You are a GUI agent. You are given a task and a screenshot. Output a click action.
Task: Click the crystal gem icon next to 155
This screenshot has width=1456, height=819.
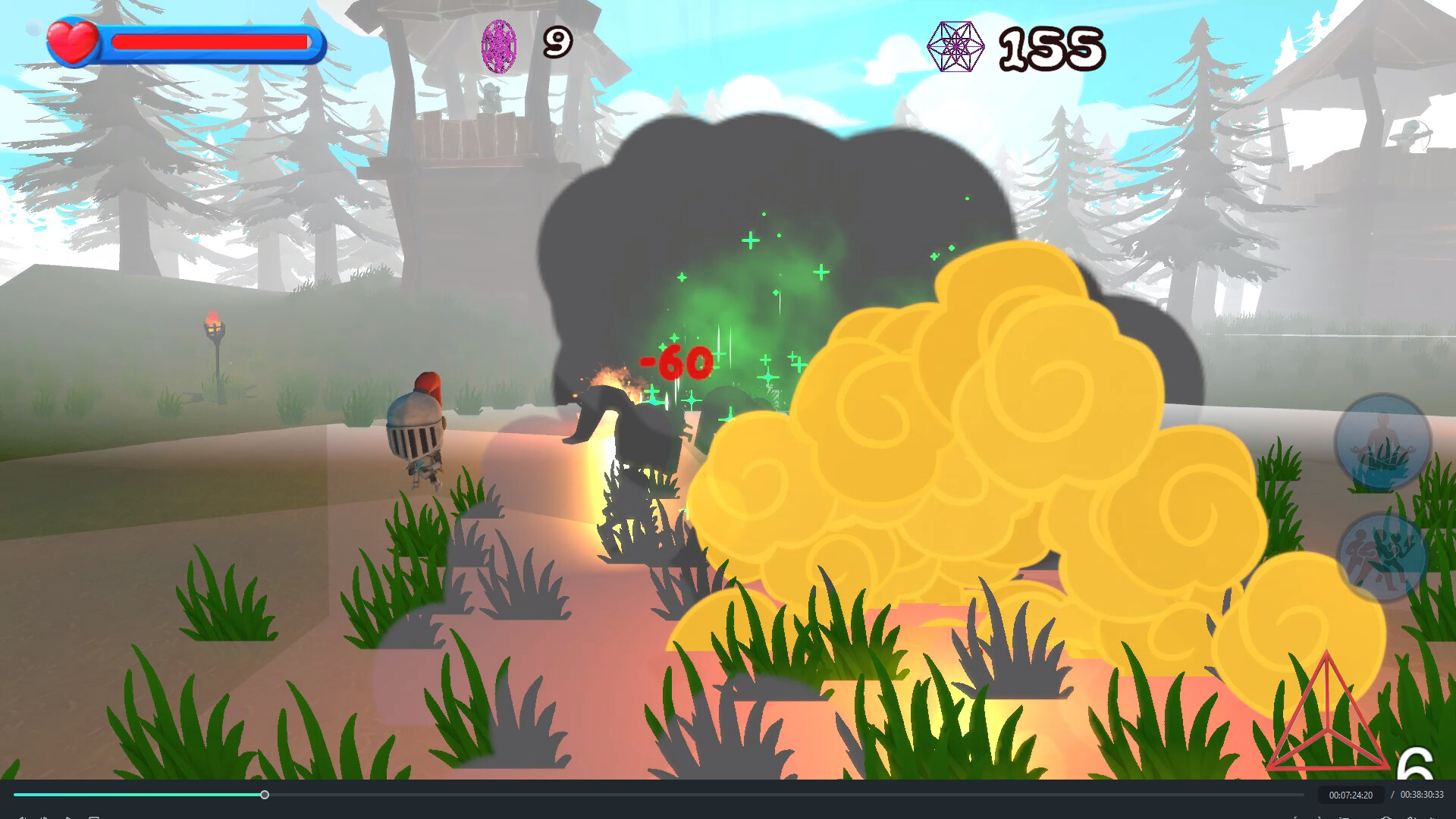coord(956,45)
